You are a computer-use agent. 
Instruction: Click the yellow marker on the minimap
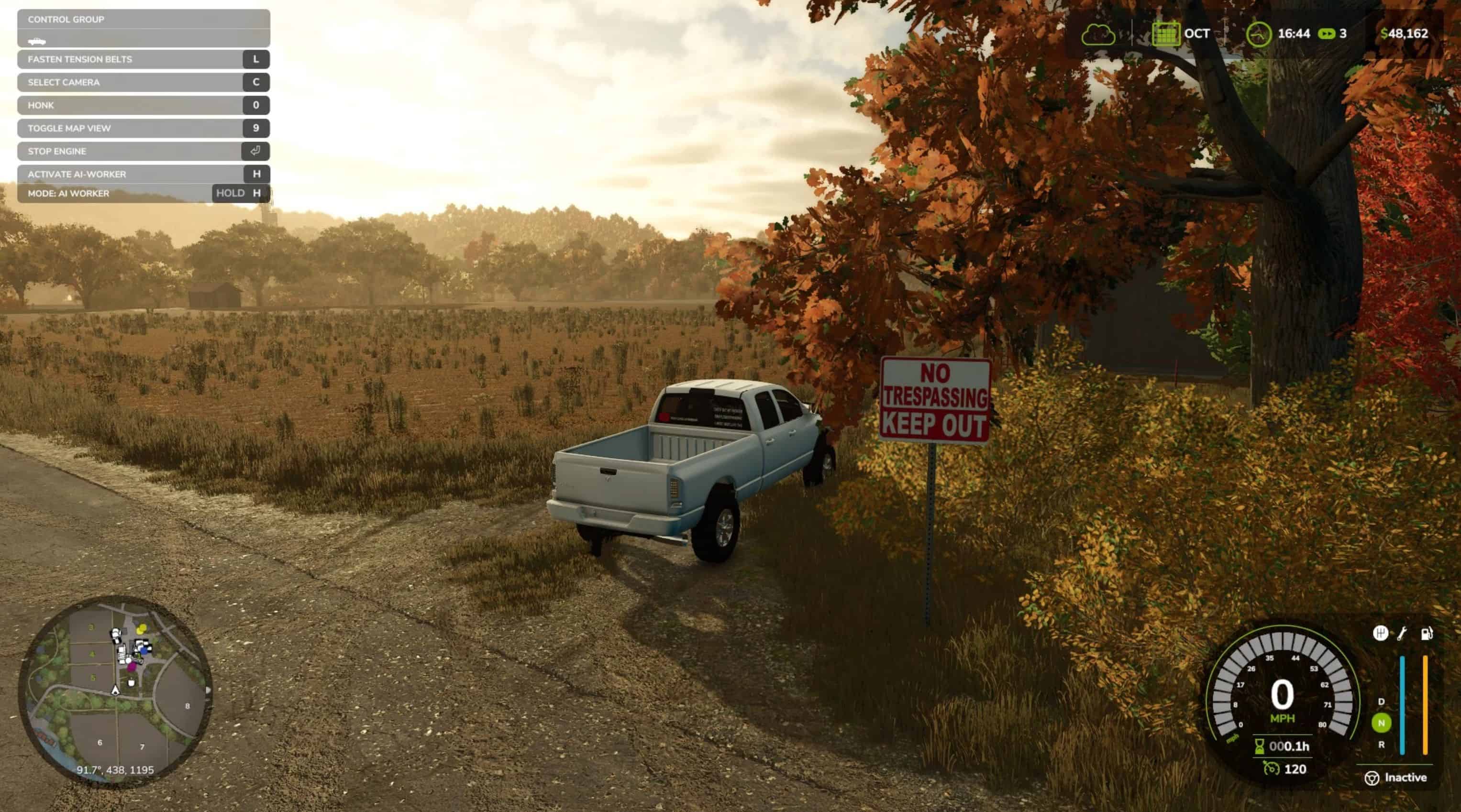142,628
